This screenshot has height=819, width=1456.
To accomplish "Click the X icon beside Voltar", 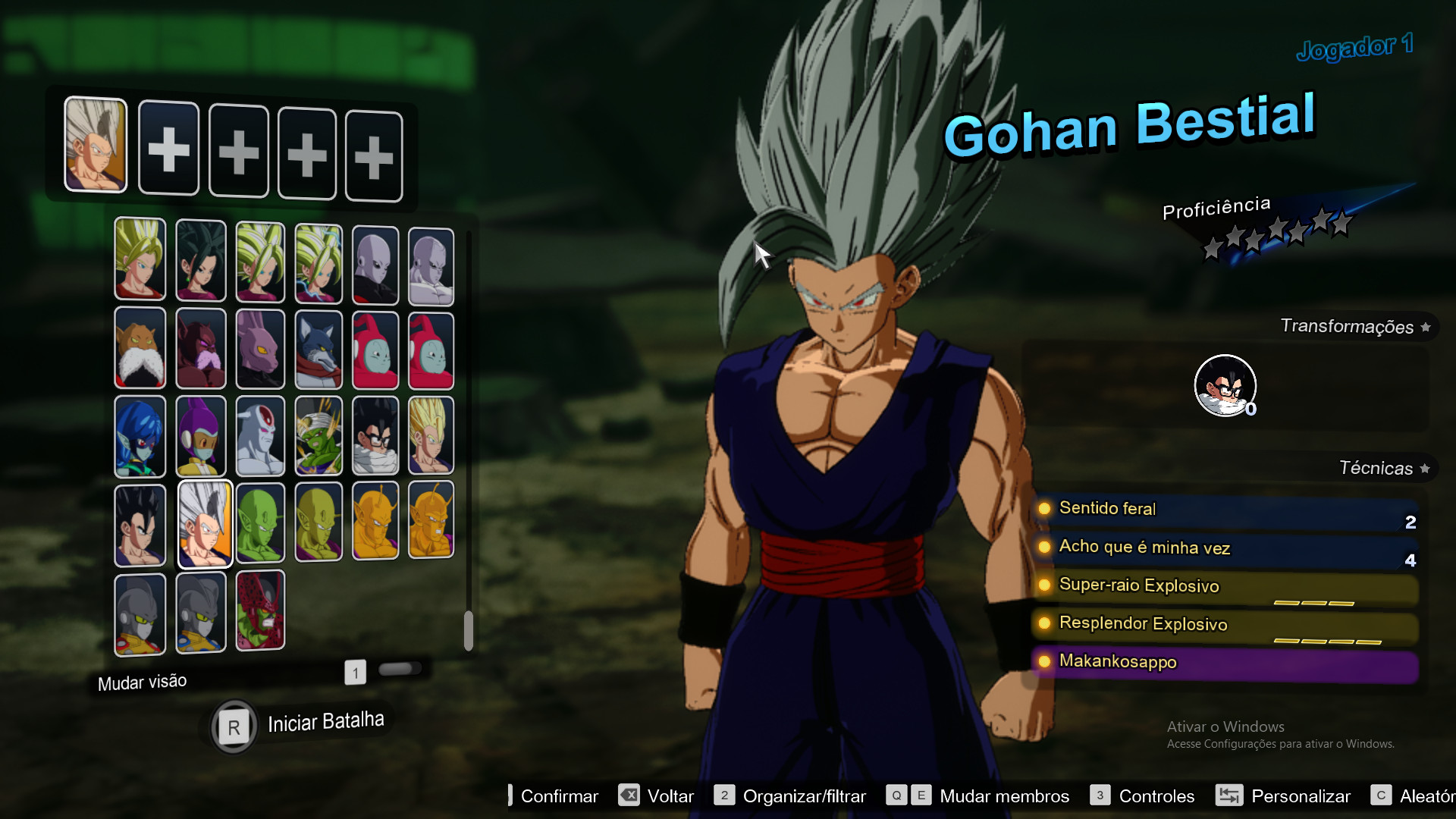I will [629, 795].
